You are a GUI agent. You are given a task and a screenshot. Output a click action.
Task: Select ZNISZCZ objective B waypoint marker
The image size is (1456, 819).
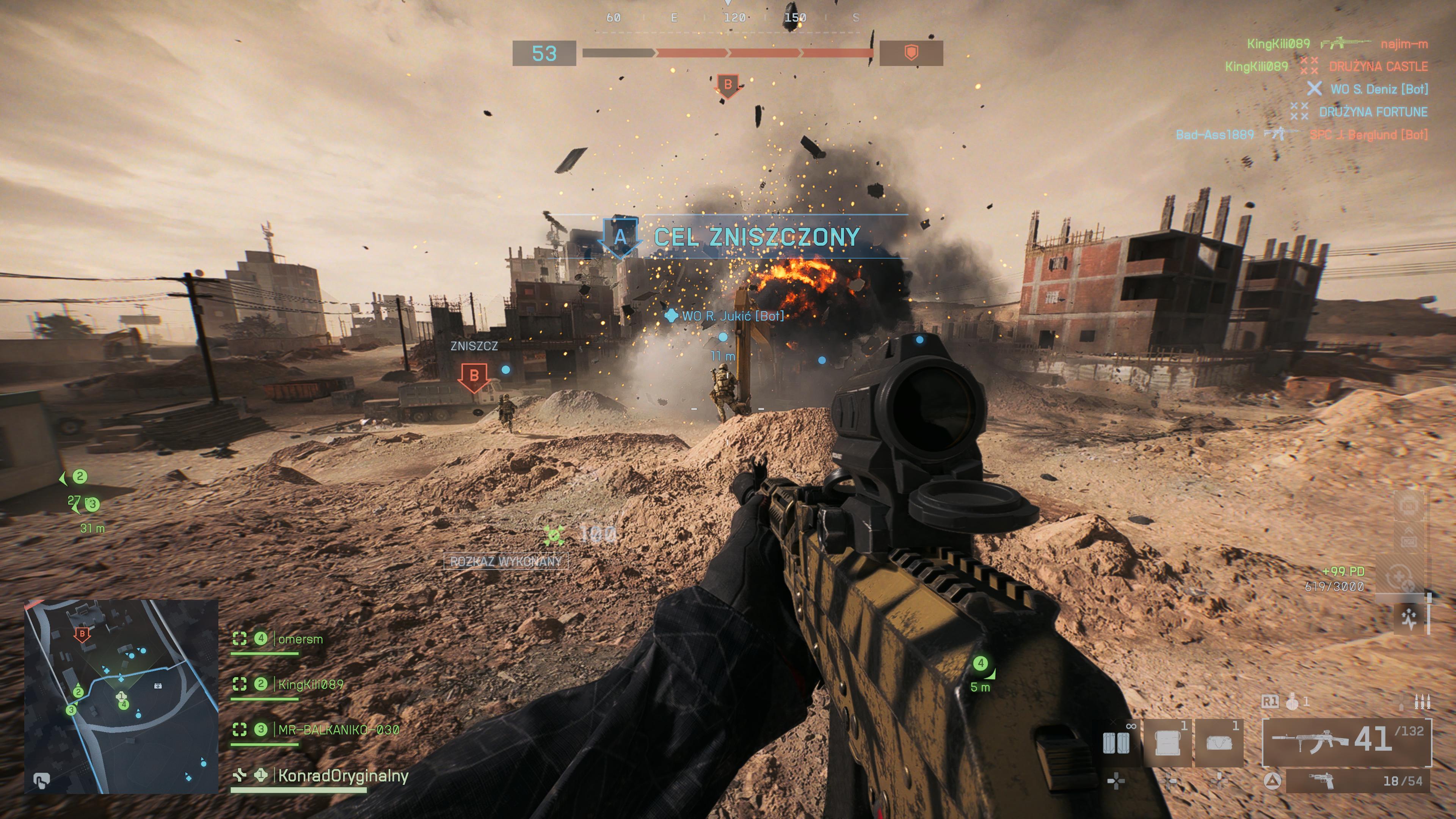[474, 376]
